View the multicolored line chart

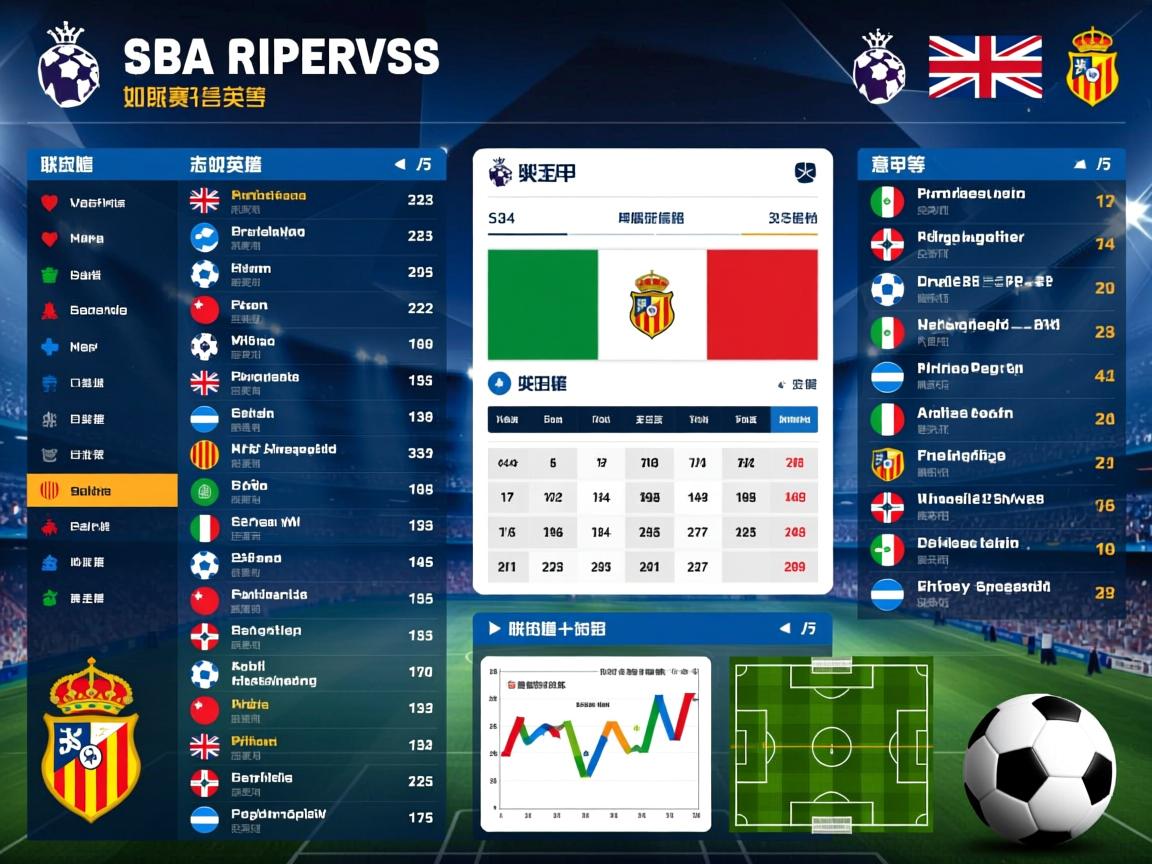pyautogui.click(x=596, y=743)
